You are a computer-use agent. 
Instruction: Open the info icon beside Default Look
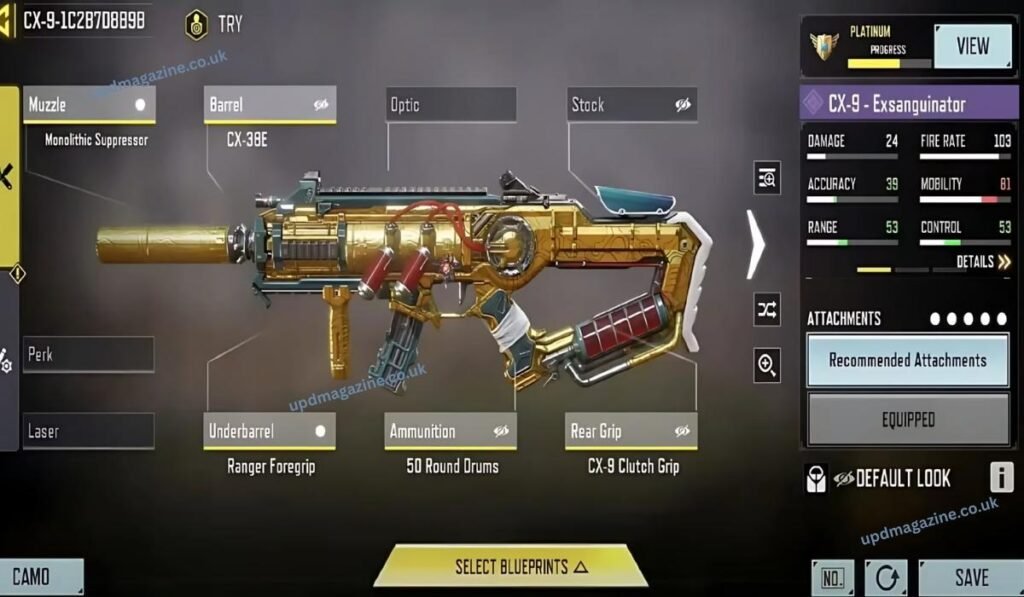pyautogui.click(x=1001, y=478)
